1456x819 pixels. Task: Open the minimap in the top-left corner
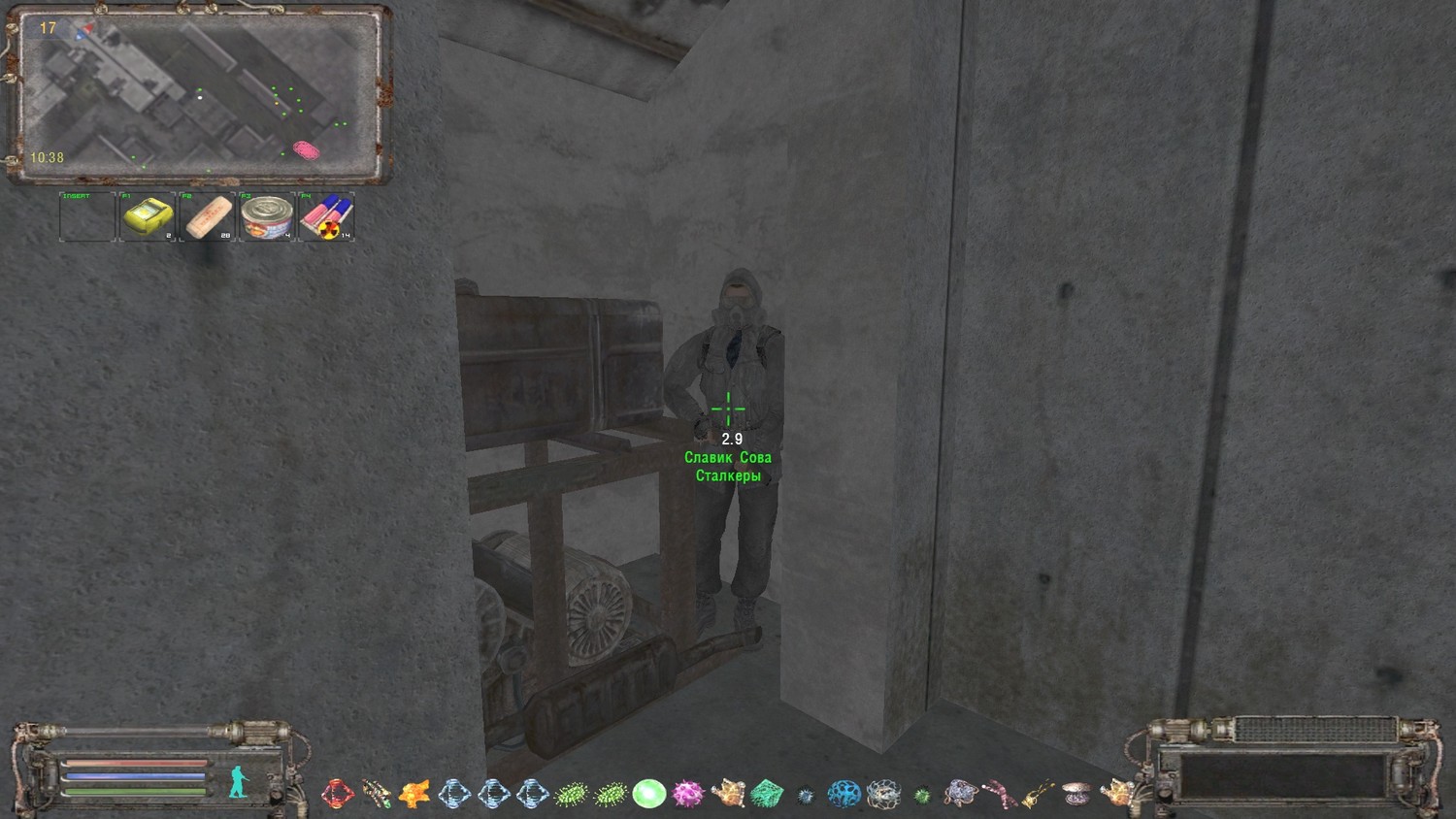(x=199, y=95)
